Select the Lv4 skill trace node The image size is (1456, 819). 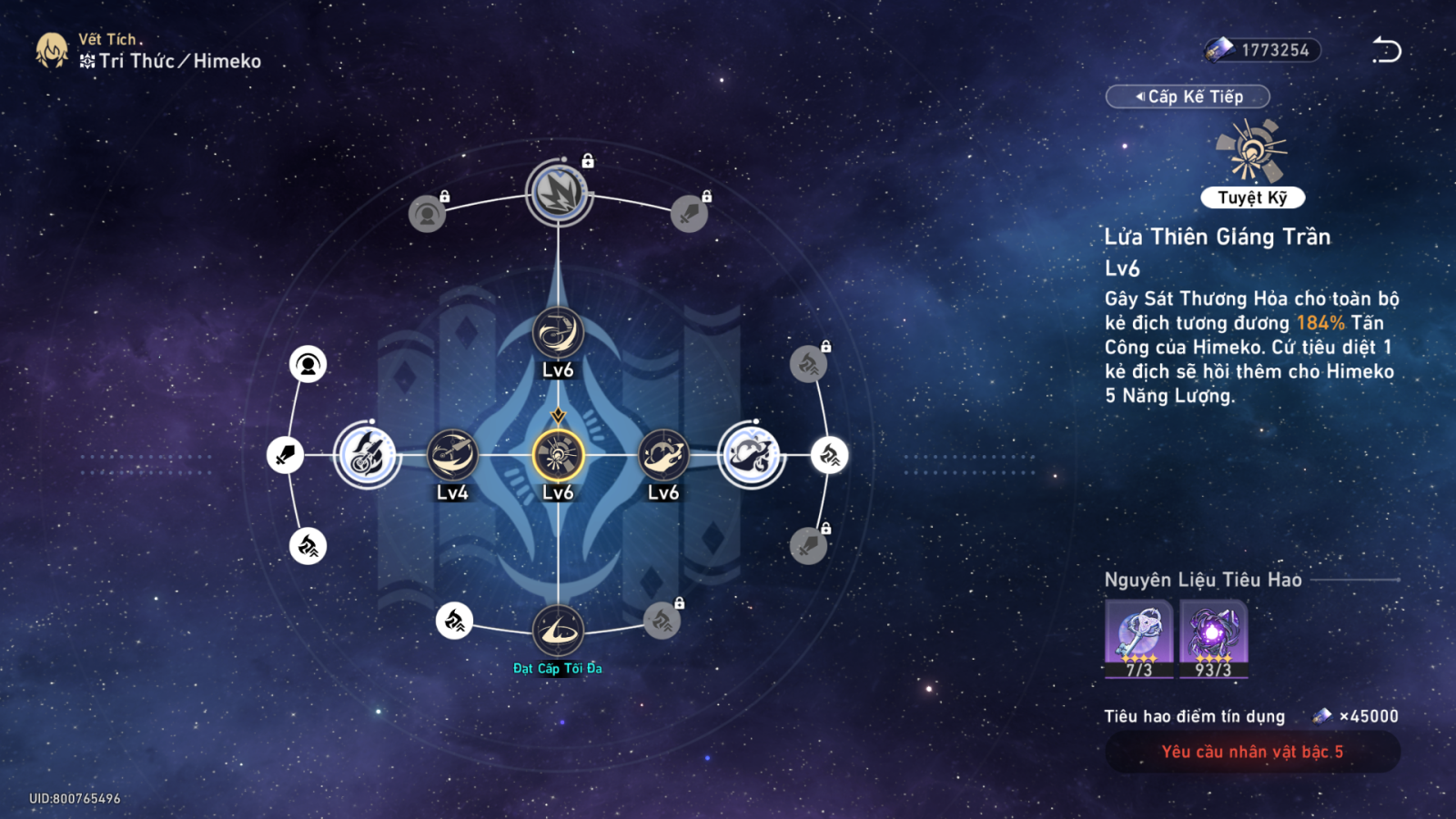click(452, 455)
